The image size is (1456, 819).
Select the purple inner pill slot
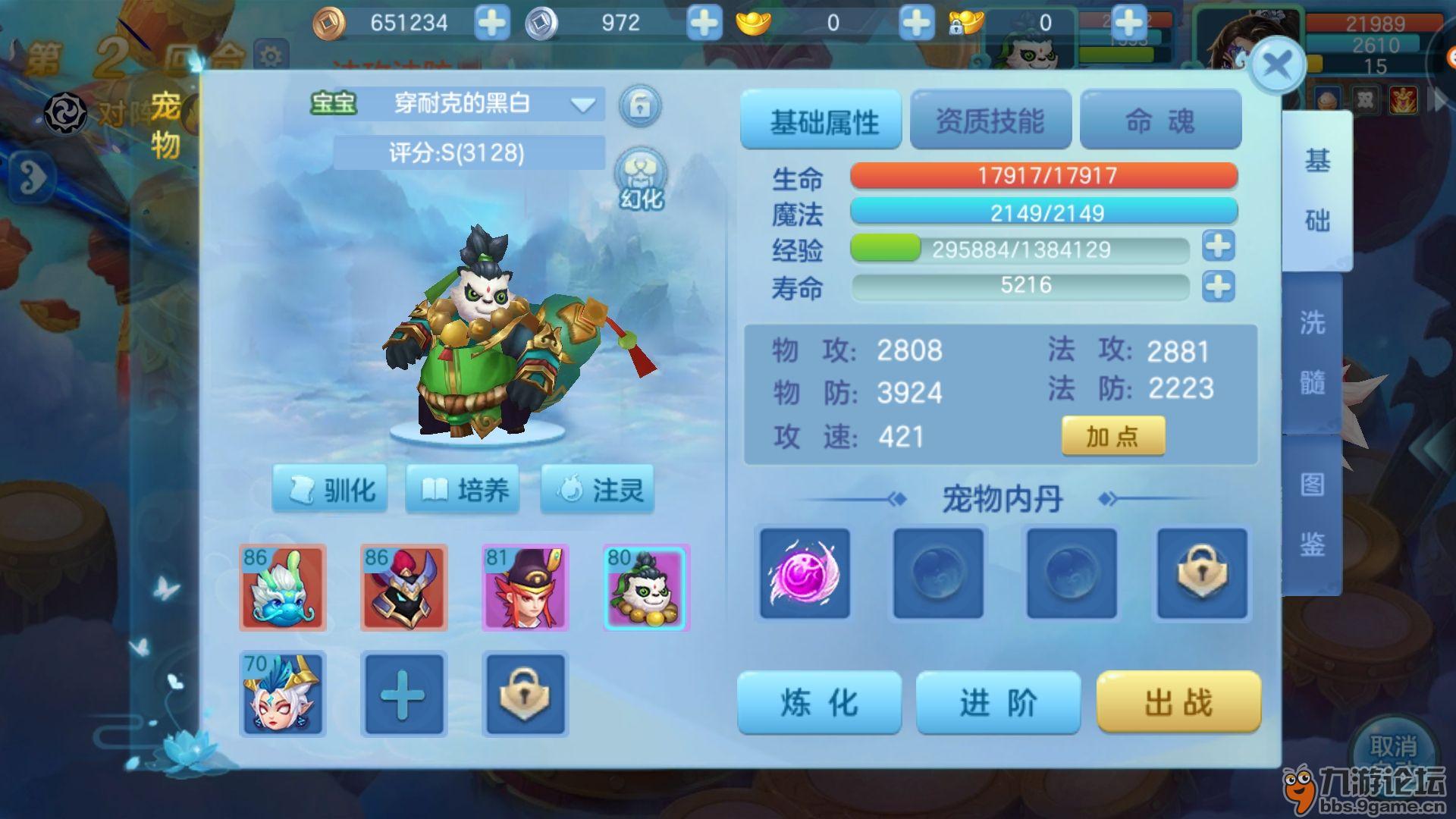tap(805, 574)
